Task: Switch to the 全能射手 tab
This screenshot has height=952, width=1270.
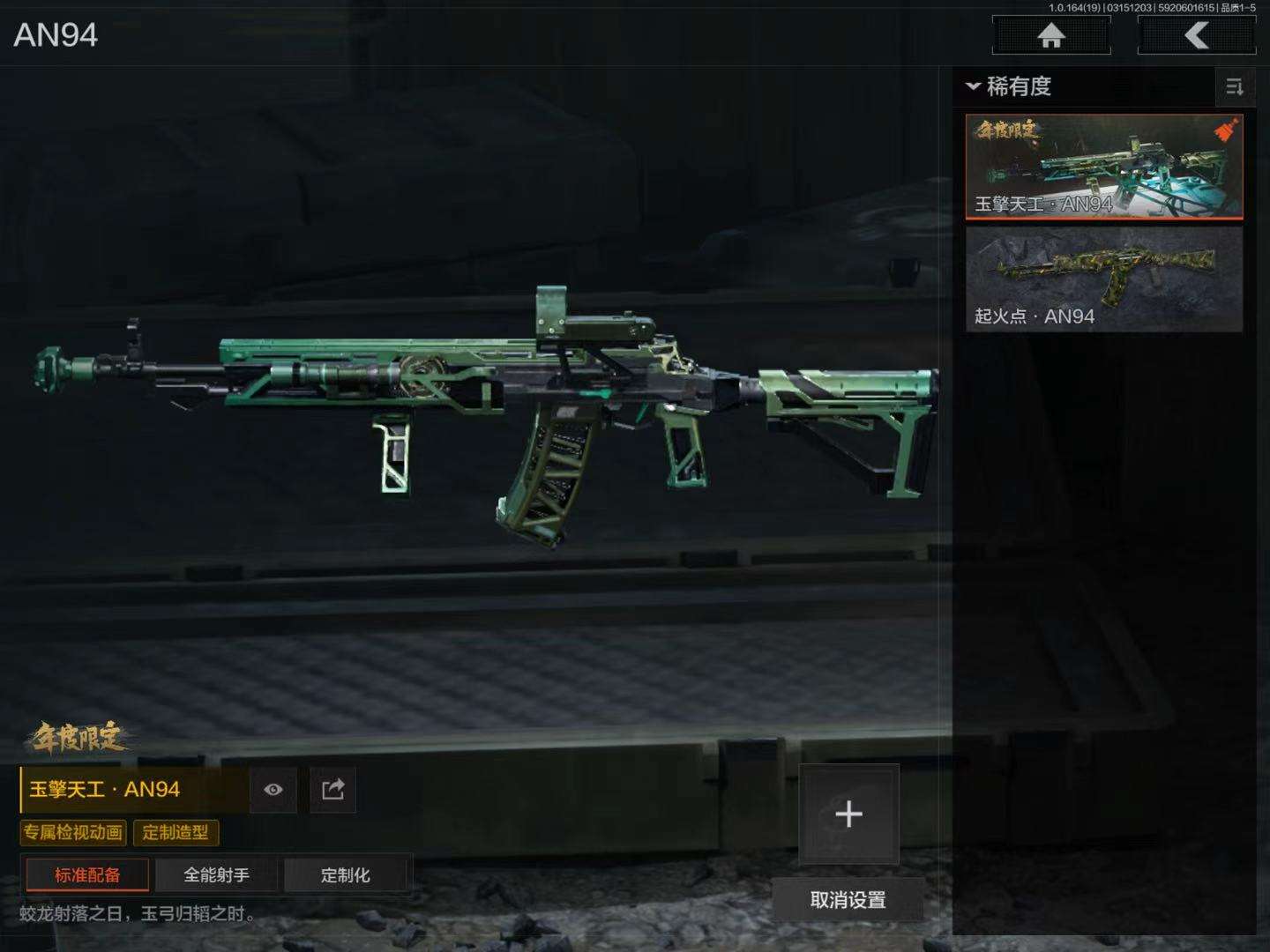Action: coord(216,874)
